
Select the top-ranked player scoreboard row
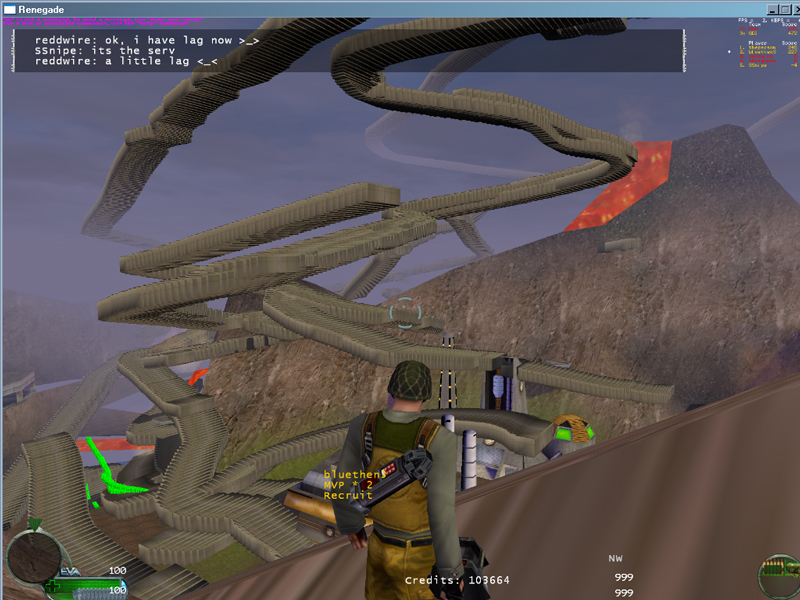(765, 47)
